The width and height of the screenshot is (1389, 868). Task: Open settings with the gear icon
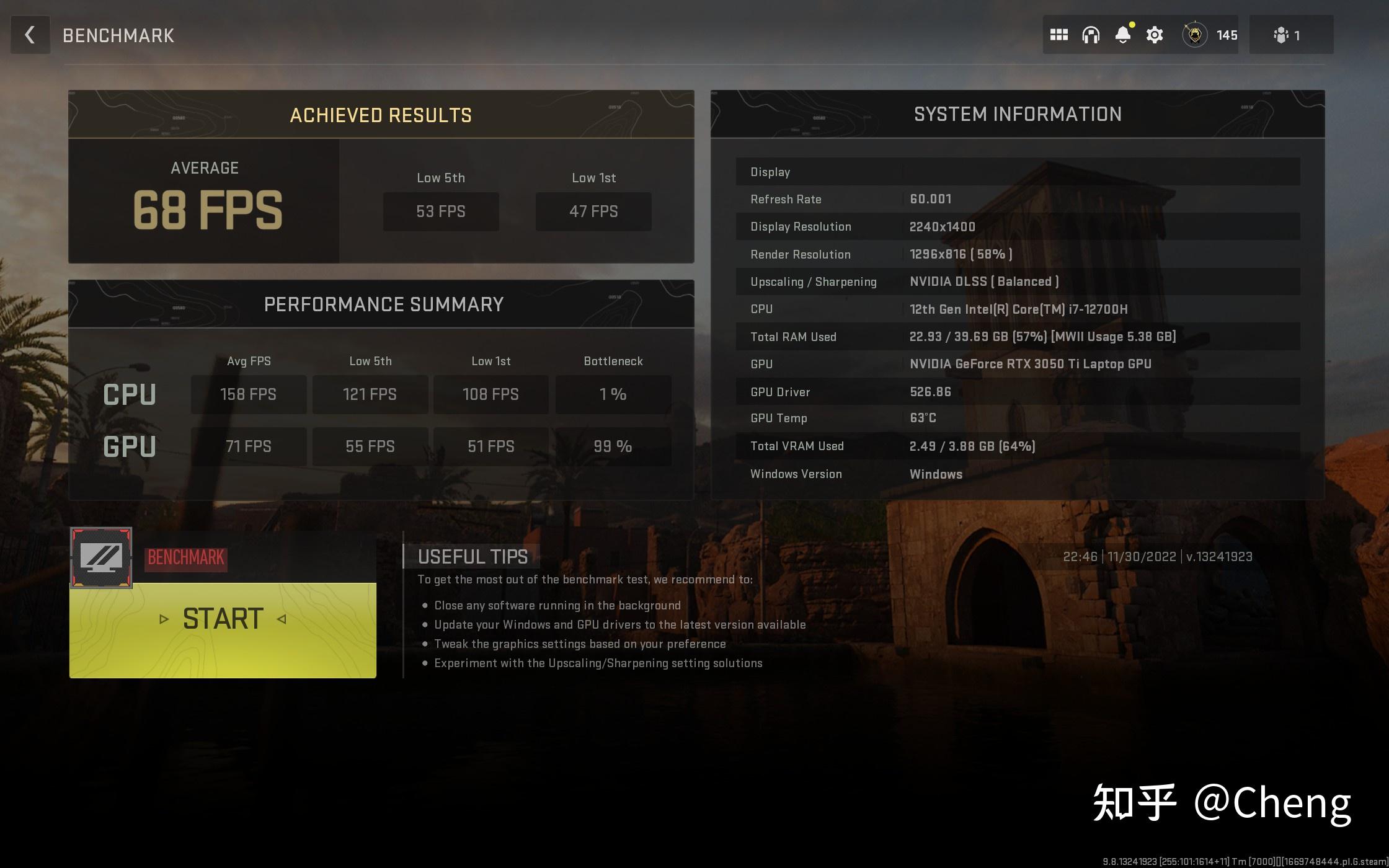click(1155, 35)
